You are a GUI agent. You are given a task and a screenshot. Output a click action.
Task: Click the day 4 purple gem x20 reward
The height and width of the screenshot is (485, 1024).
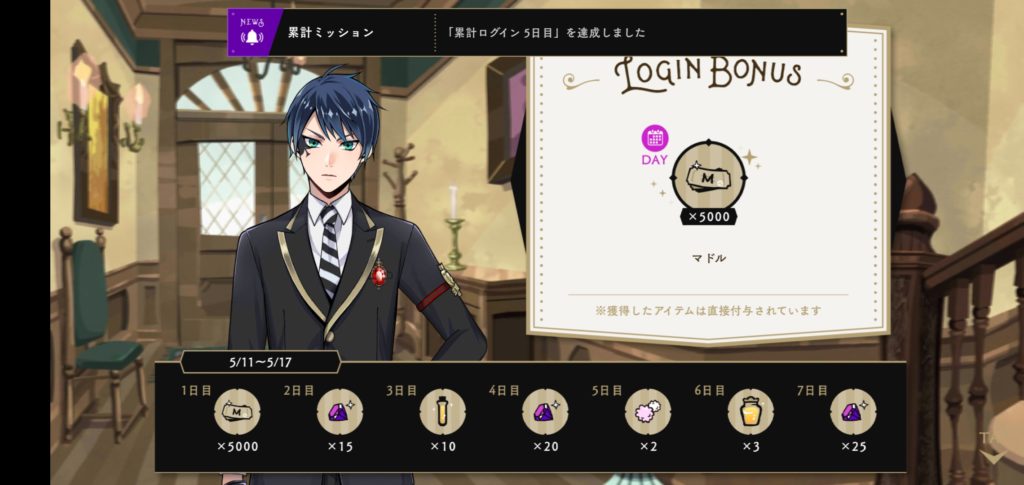545,411
